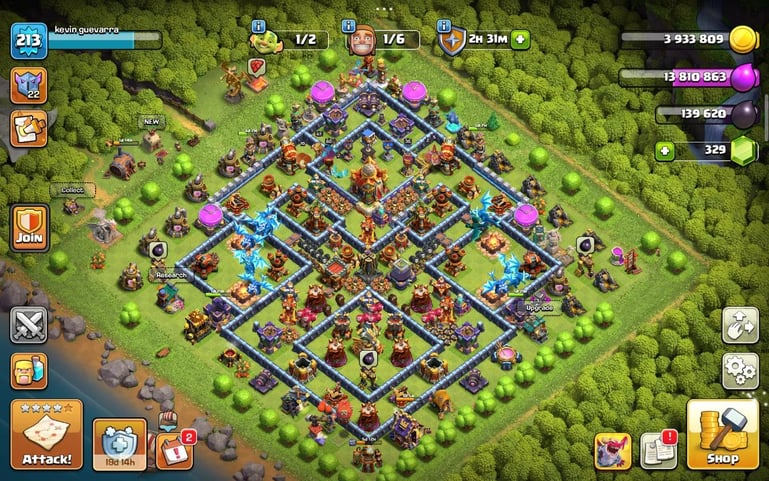Open the league trophy badge showing 22

28,86
